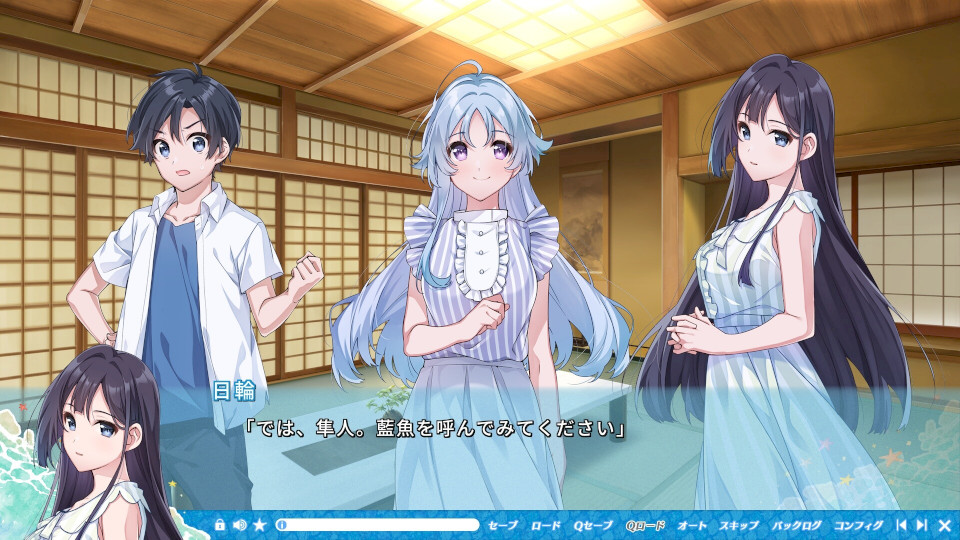Quick load with Qロード

coord(645,525)
